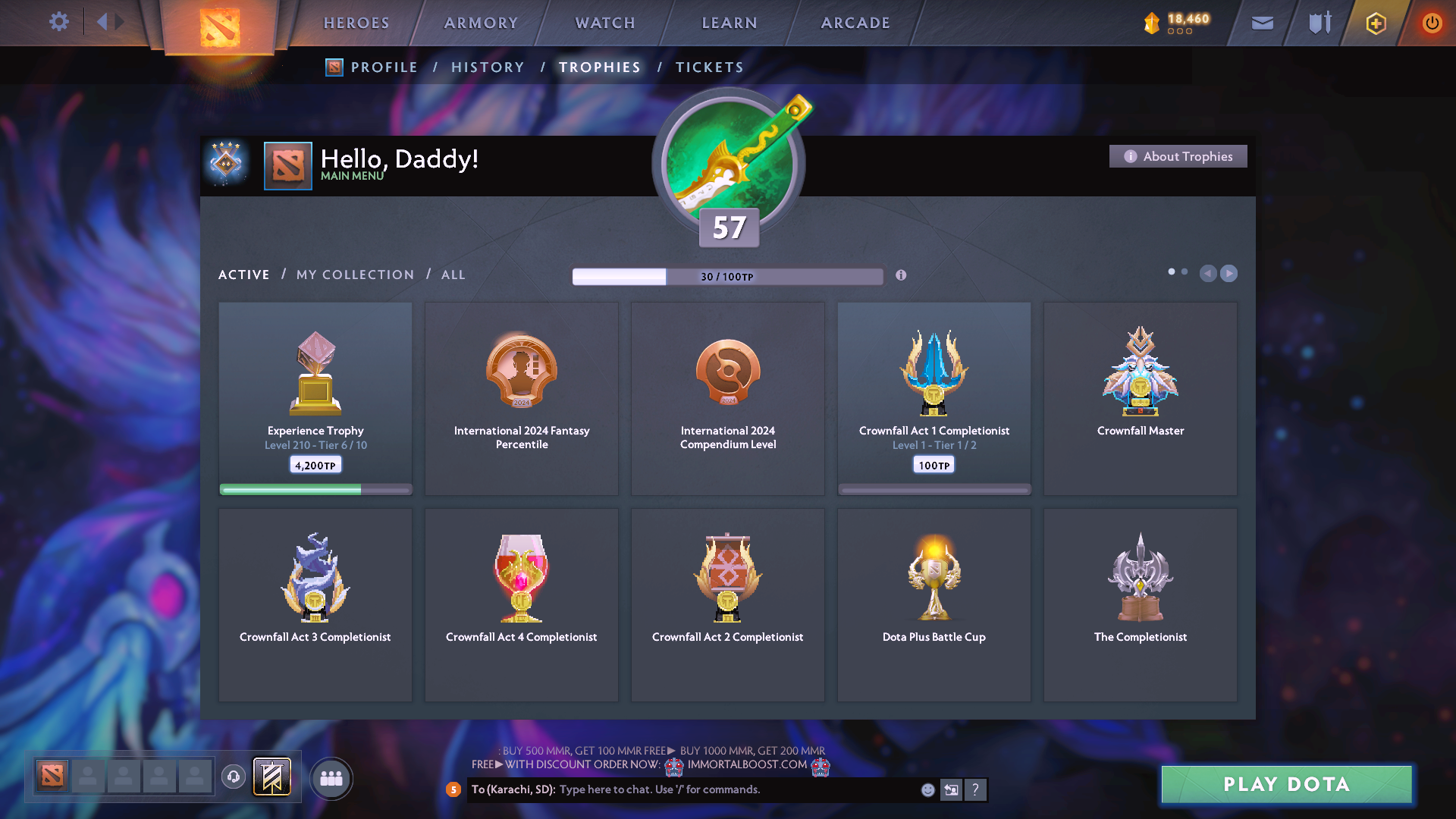The width and height of the screenshot is (1456, 819).
Task: Open the TROPHIES tab
Action: click(x=599, y=67)
